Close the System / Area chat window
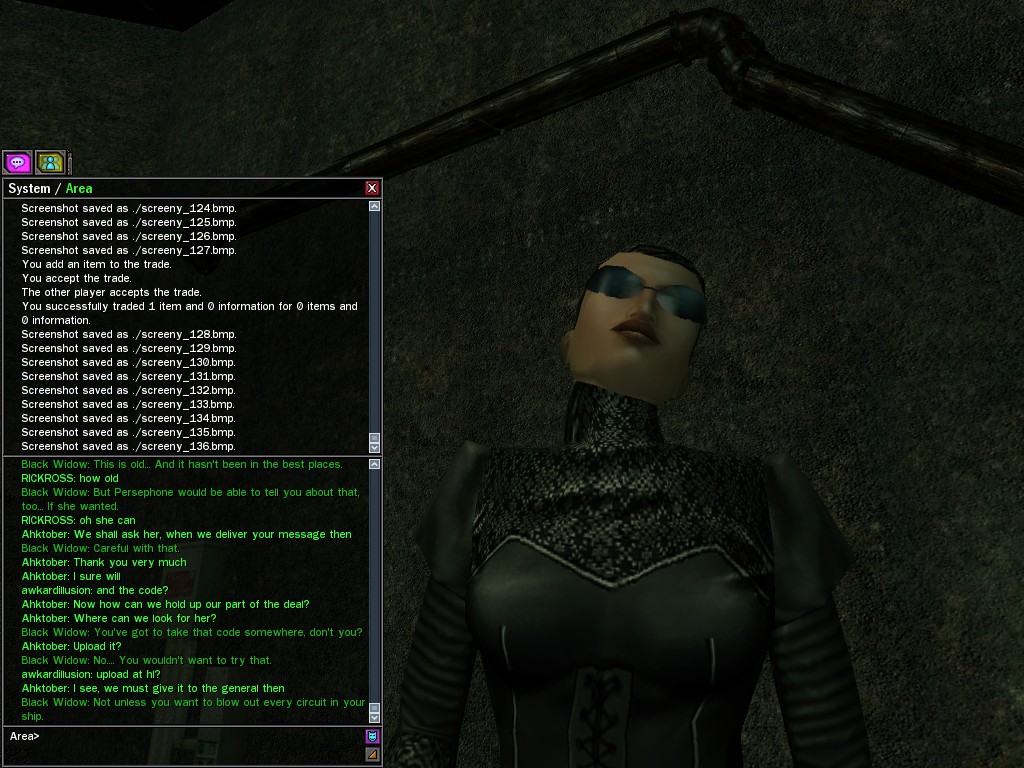Screen dimensions: 1024x768 click(x=372, y=188)
